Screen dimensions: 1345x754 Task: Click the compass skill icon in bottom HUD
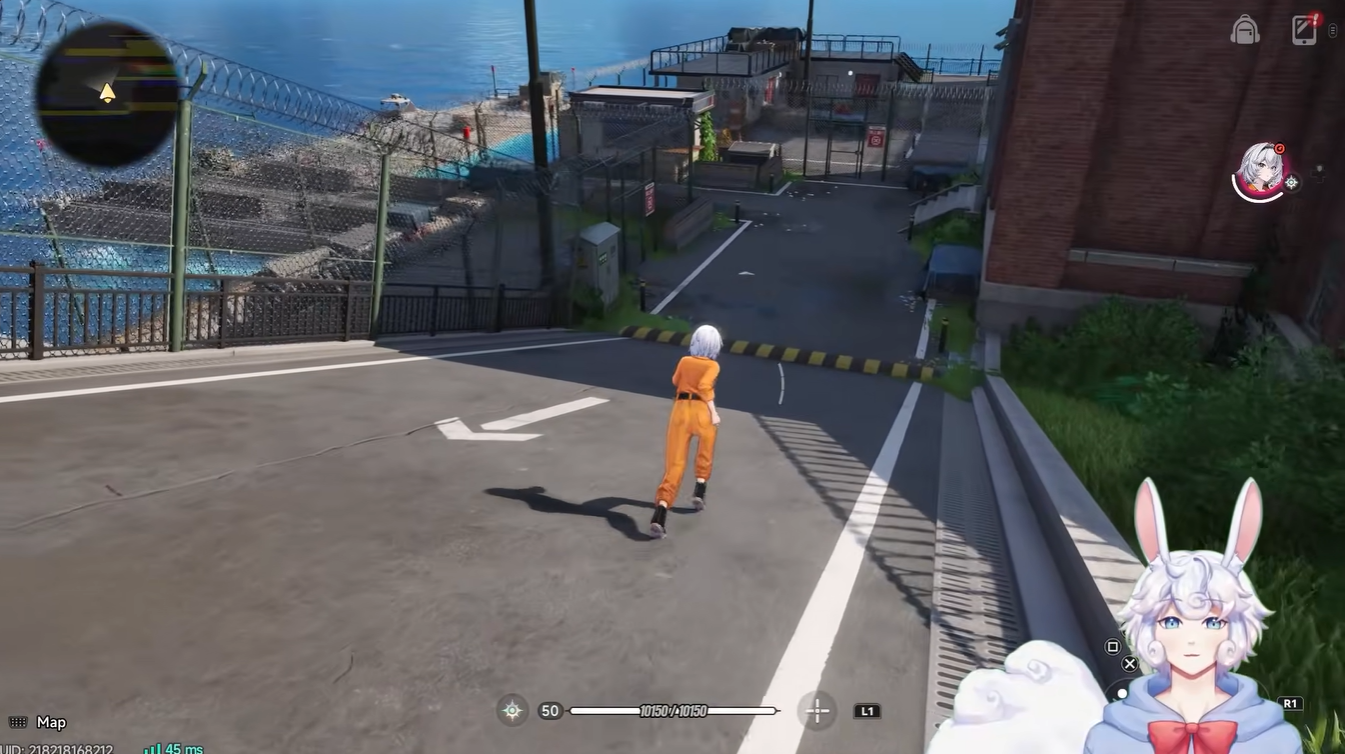[x=511, y=710]
